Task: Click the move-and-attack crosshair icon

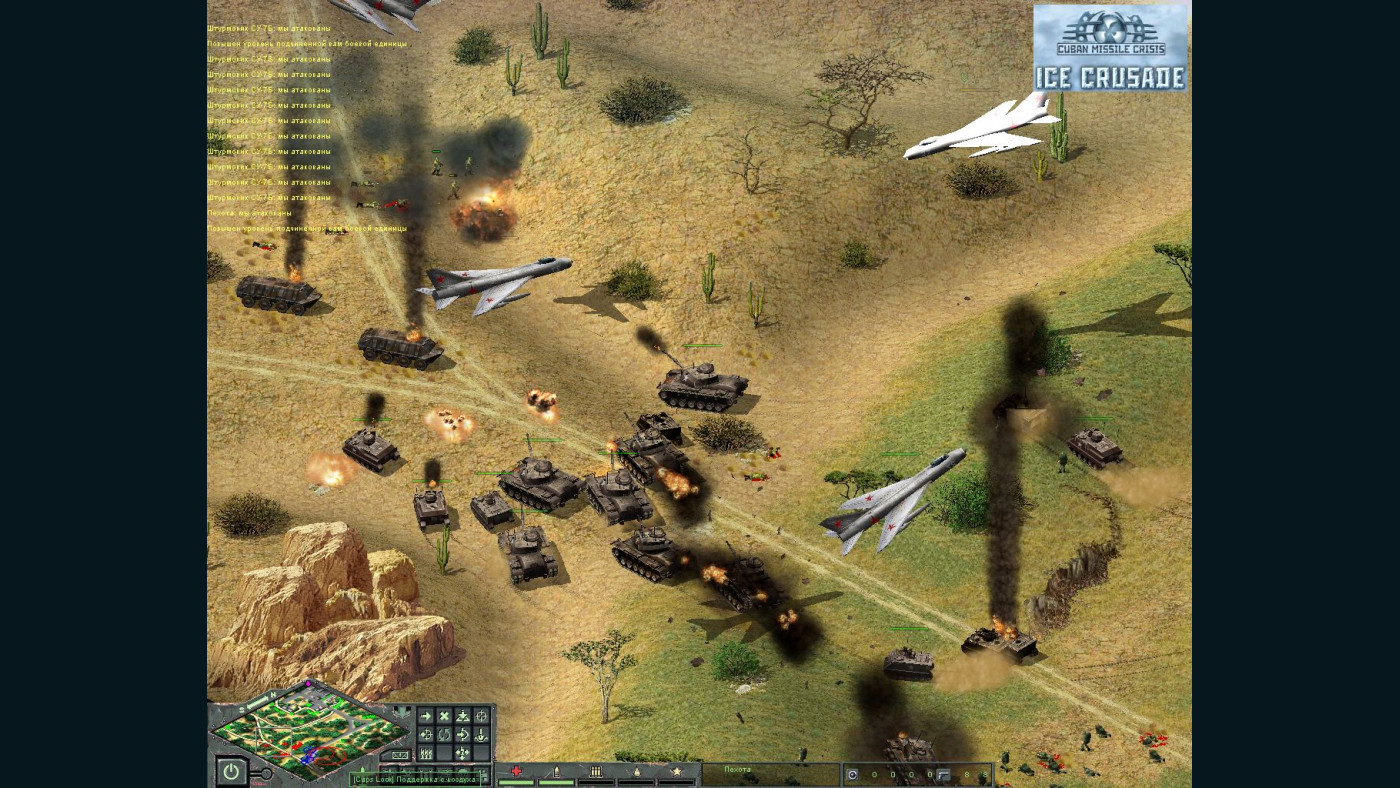Action: (427, 734)
